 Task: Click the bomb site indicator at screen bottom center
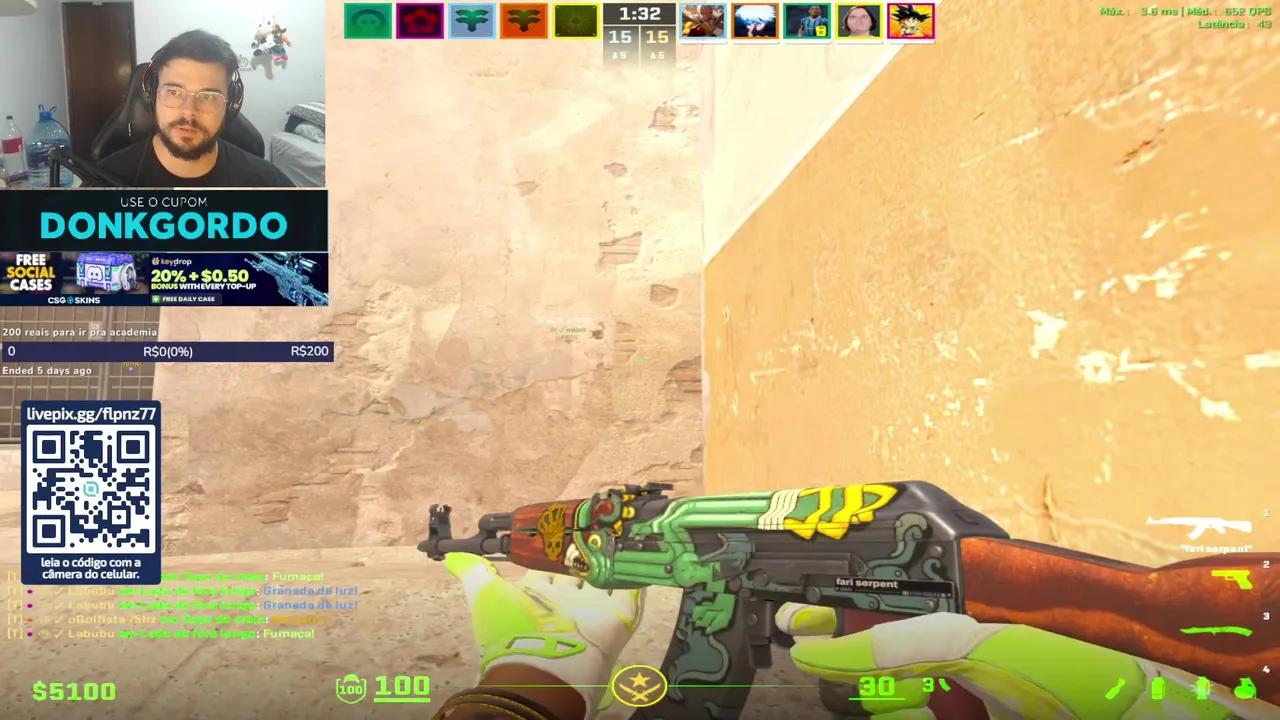pos(639,686)
